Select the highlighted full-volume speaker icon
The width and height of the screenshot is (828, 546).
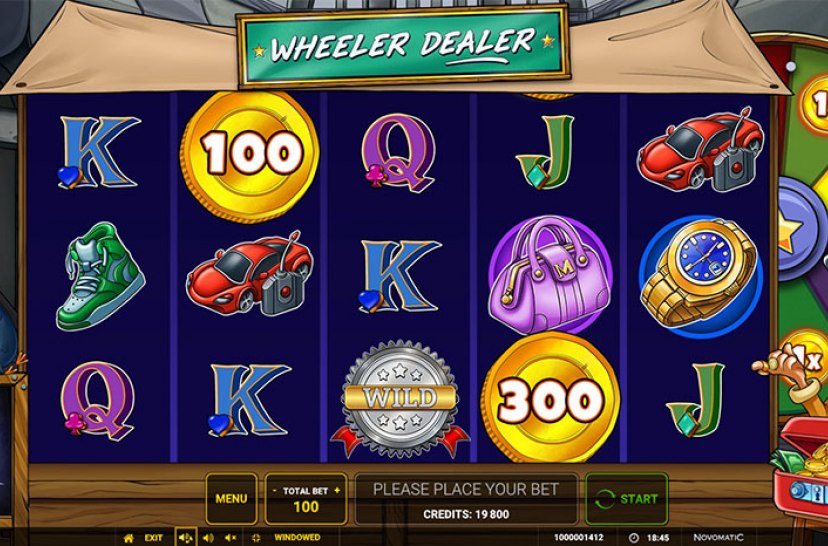coord(186,538)
